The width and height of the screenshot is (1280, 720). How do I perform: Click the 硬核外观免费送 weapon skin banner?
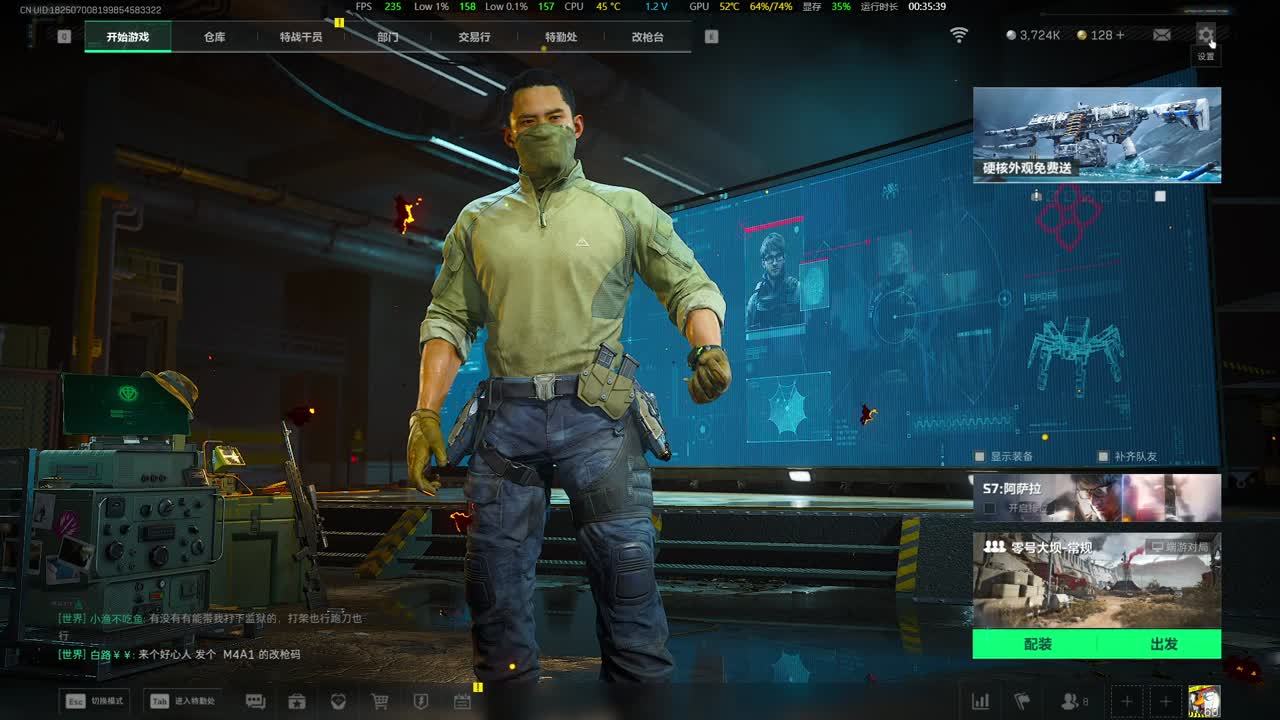click(x=1097, y=135)
